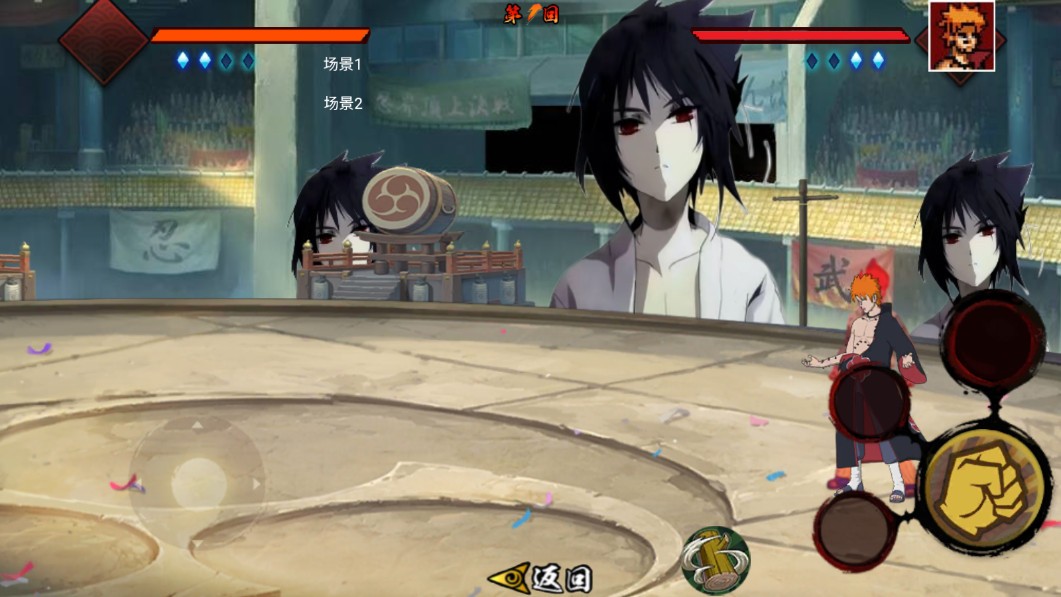Click the virtual joystick center knob
The image size is (1061, 597).
pos(198,484)
